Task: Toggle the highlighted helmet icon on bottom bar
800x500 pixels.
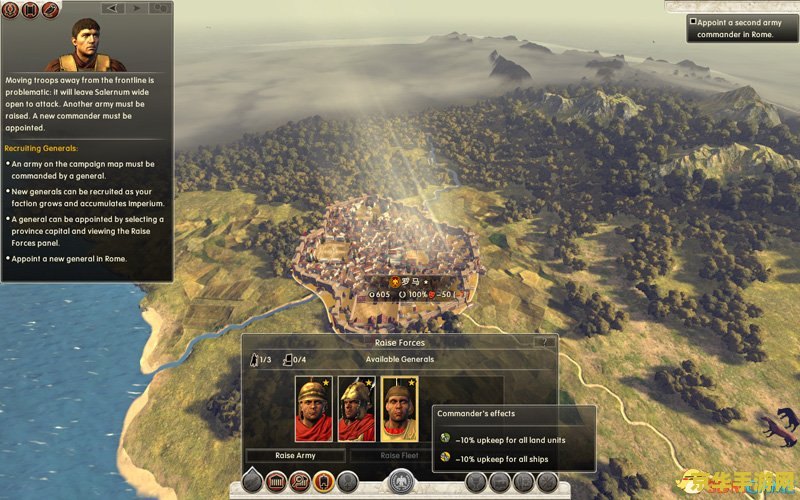Action: [x=323, y=482]
